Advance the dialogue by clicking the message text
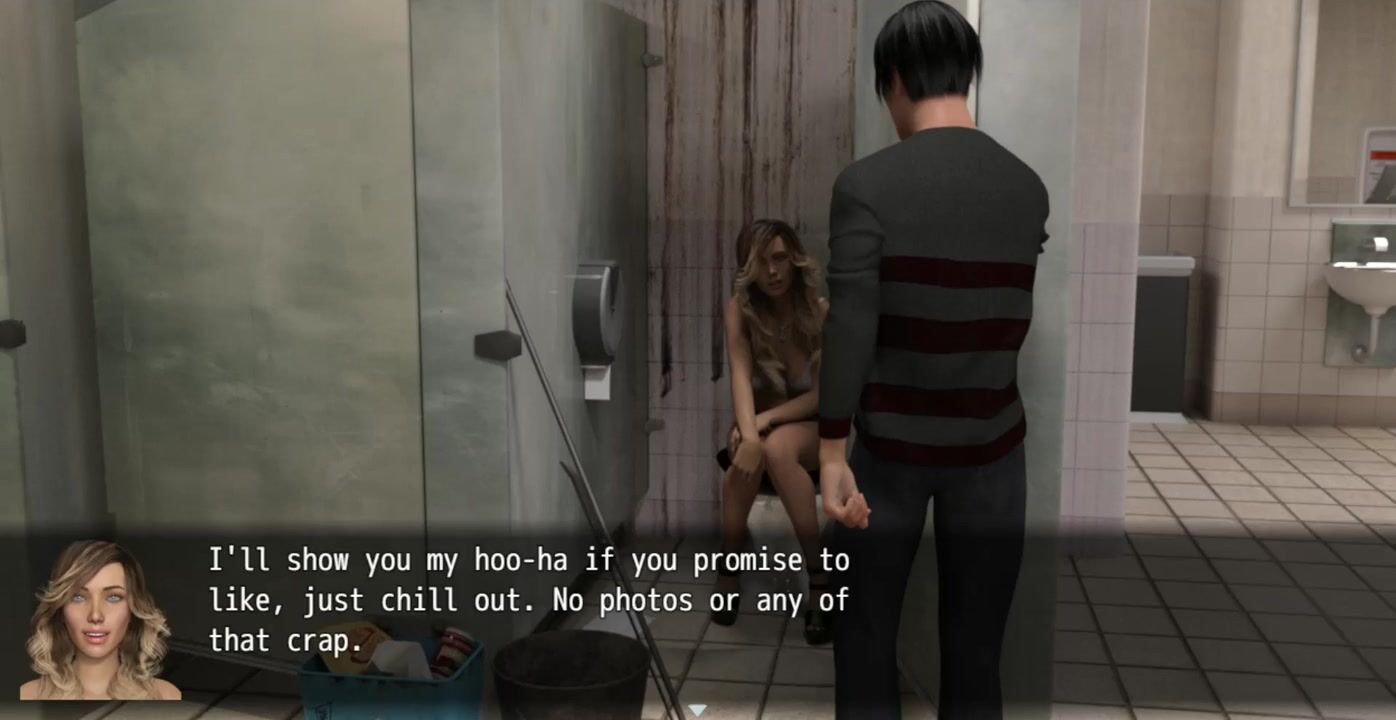 (x=528, y=600)
